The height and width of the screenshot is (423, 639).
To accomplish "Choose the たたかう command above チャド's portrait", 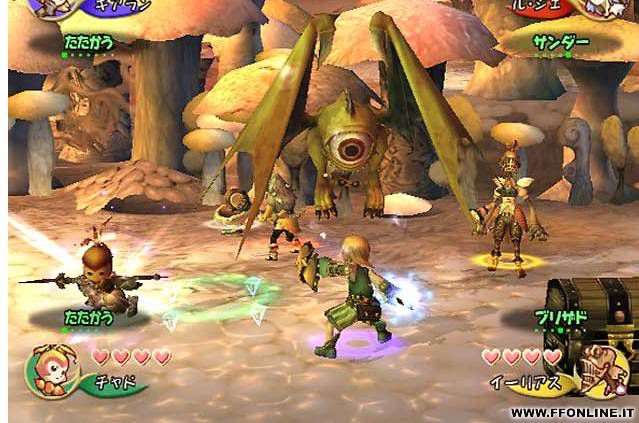I will coord(90,316).
